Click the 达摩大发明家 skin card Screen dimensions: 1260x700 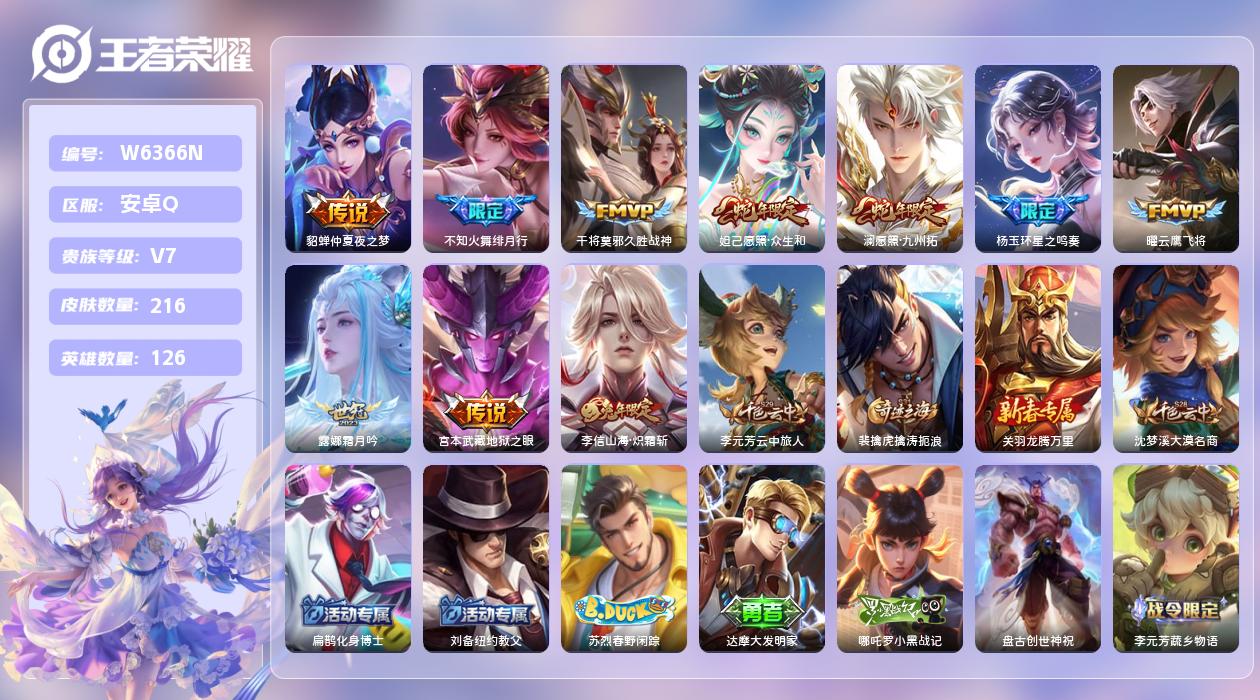761,558
